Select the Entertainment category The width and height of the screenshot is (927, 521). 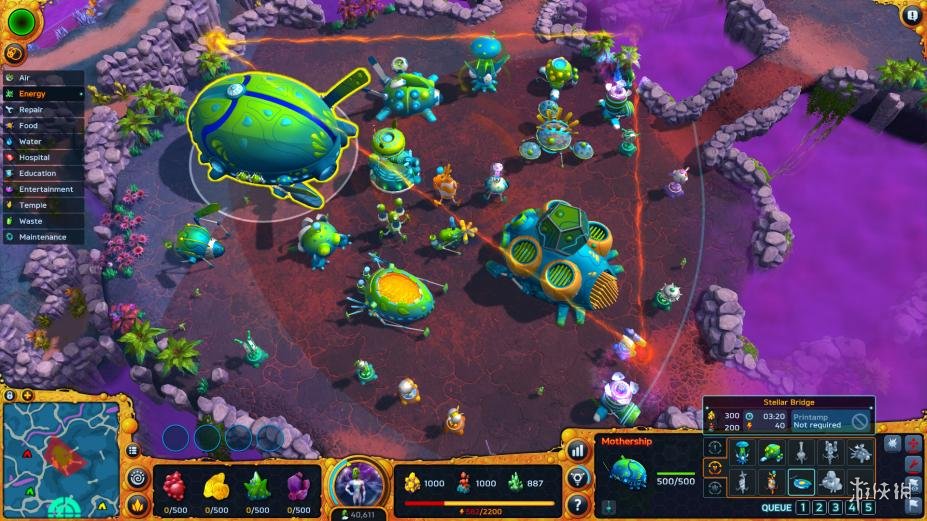pyautogui.click(x=45, y=189)
